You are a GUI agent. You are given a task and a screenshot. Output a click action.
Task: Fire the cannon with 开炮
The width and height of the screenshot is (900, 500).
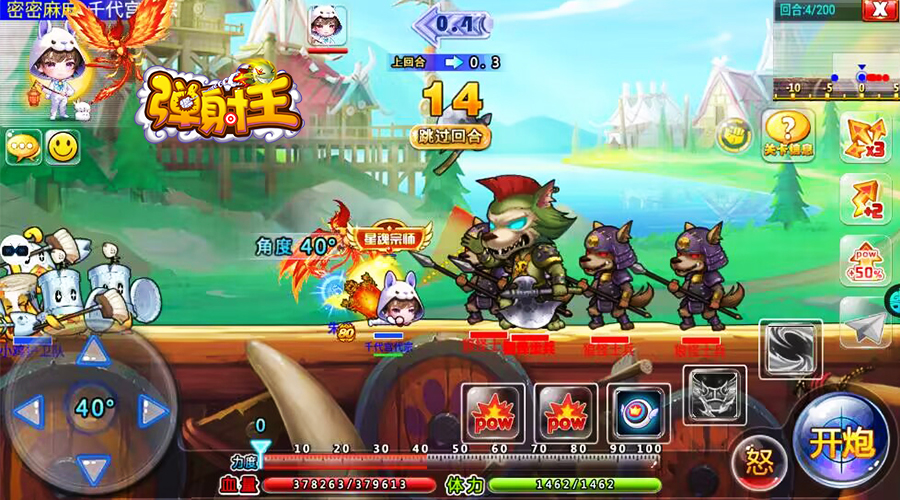click(x=840, y=441)
